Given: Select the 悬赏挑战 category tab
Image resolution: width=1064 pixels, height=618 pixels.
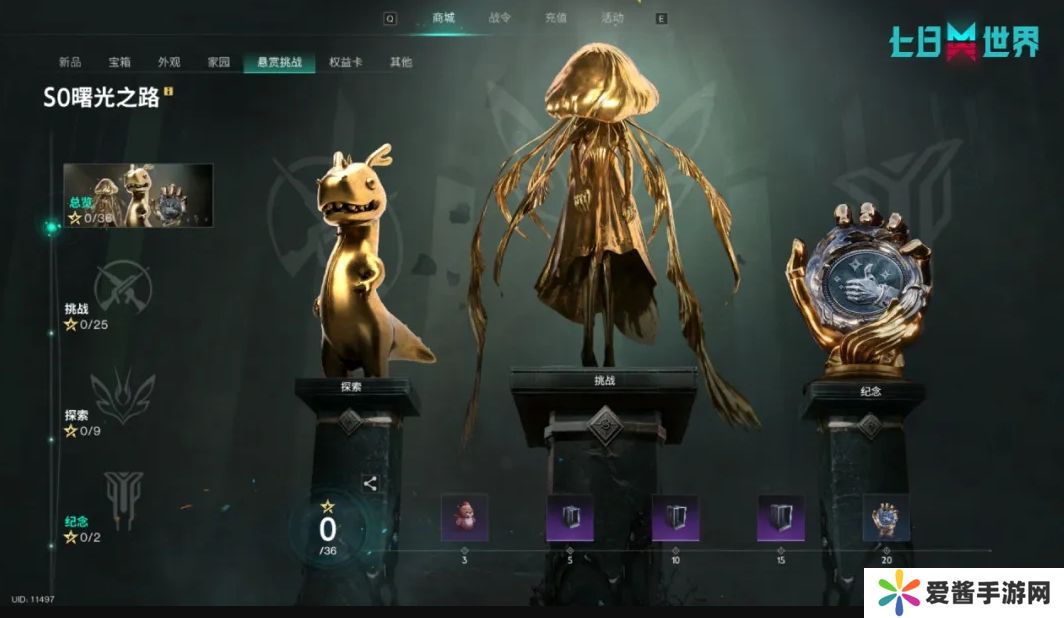Looking at the screenshot, I should [x=279, y=62].
